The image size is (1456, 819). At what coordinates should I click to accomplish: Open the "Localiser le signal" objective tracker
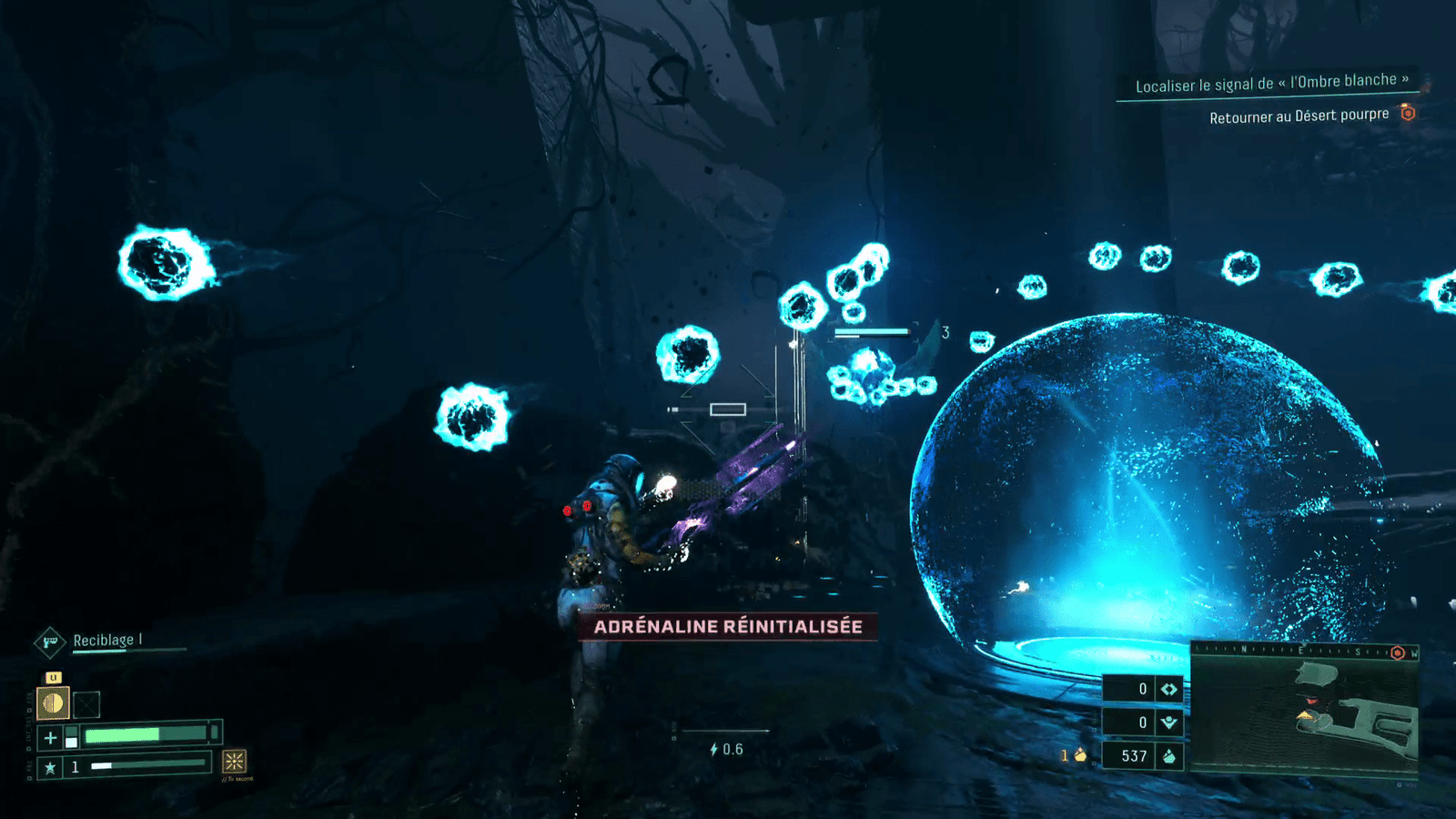point(1271,84)
